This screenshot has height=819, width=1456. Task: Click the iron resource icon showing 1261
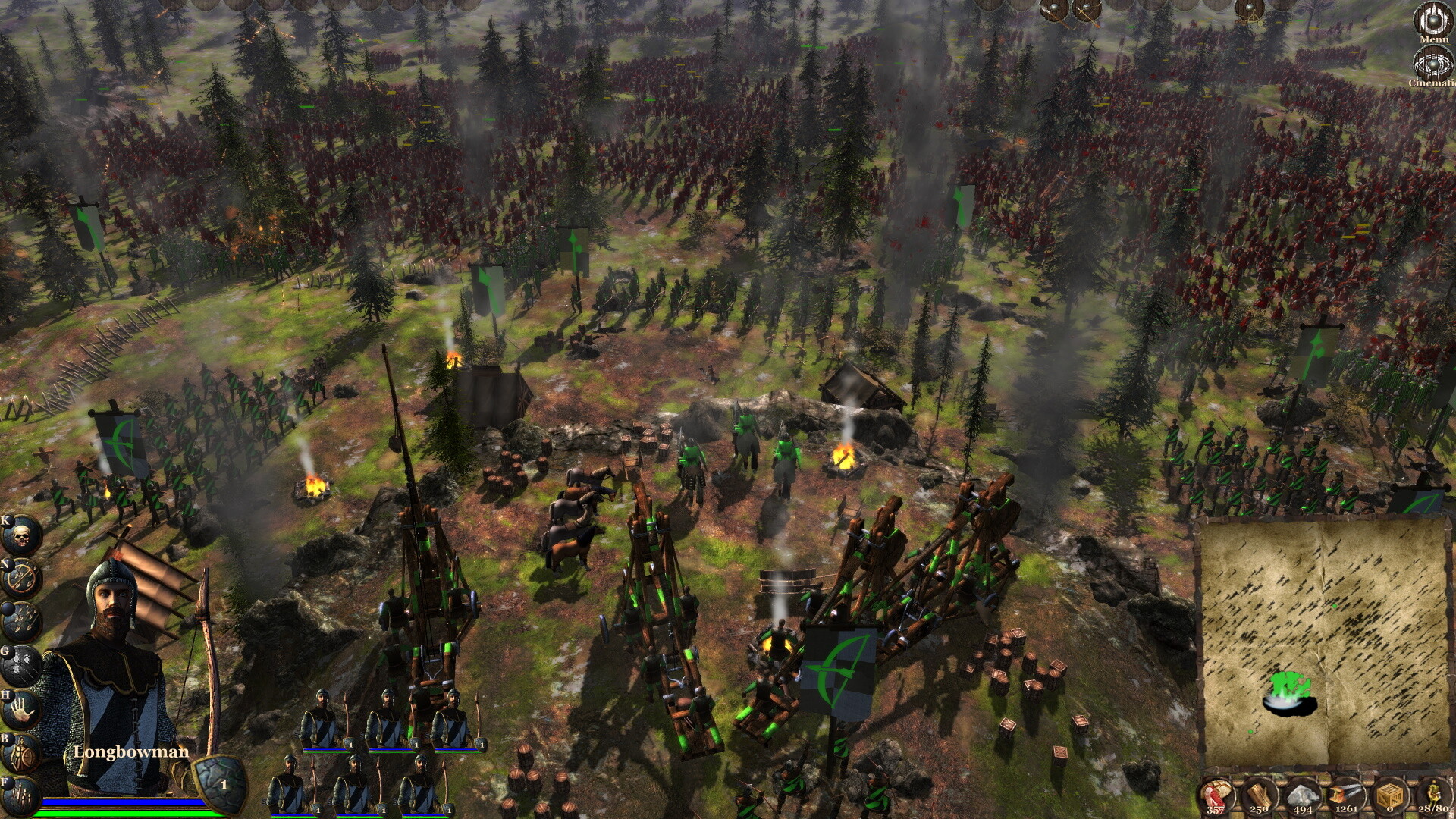[x=1345, y=792]
